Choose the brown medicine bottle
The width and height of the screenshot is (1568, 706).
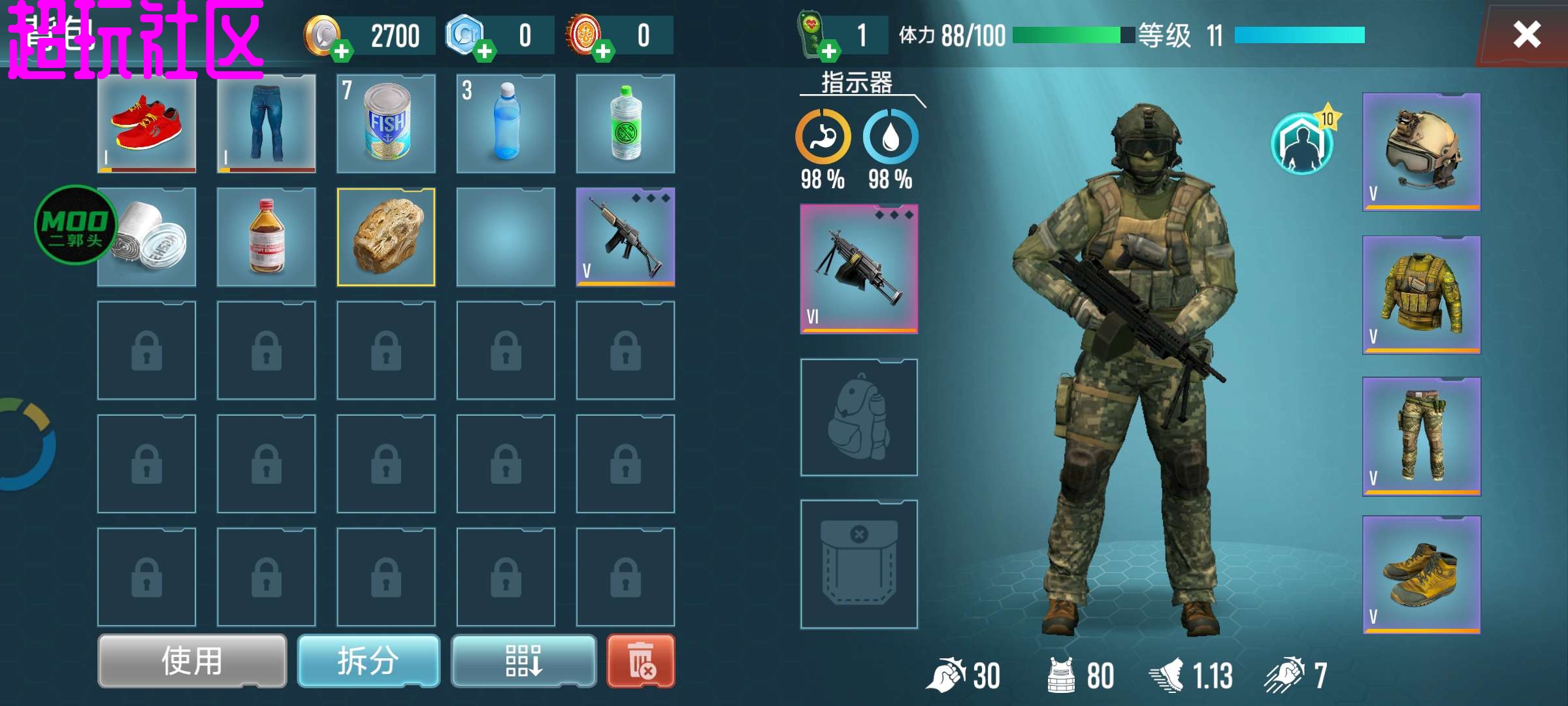[267, 237]
